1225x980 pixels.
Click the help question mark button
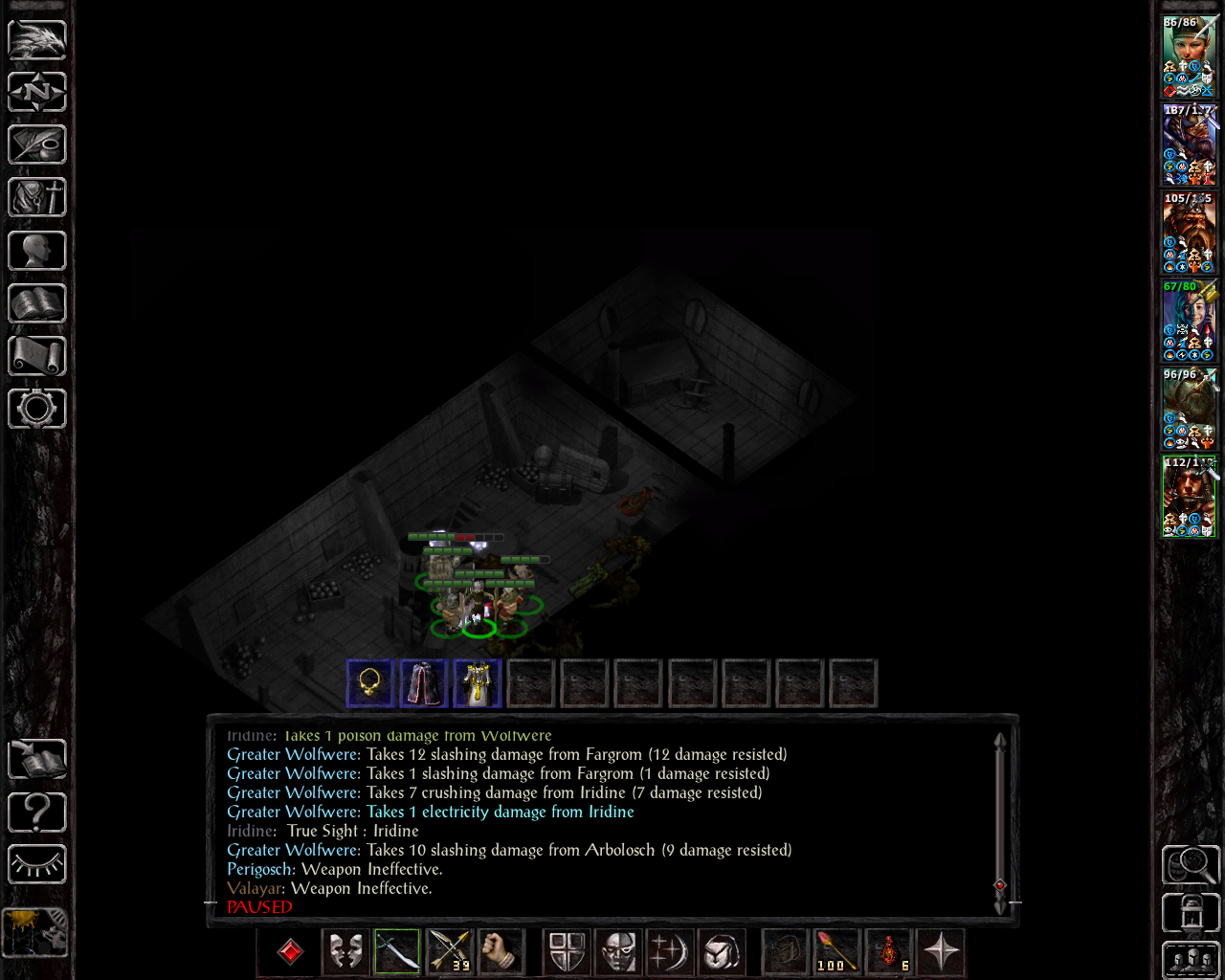pyautogui.click(x=37, y=813)
